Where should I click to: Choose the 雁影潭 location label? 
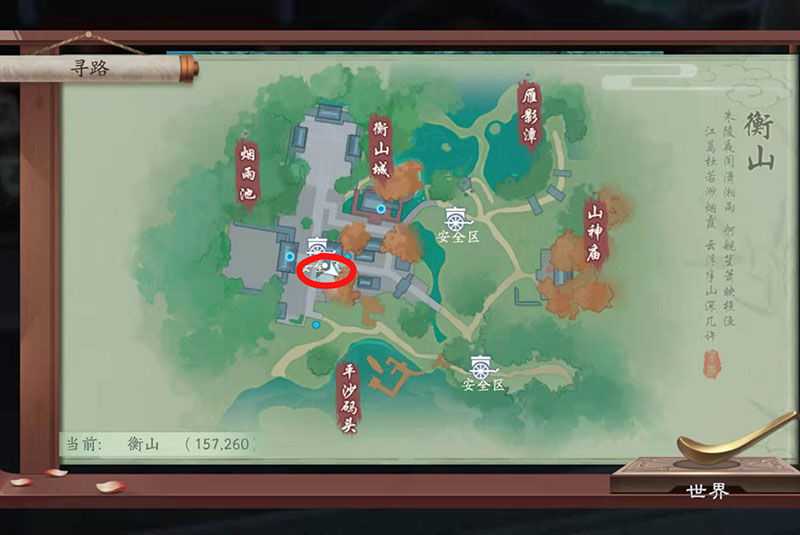(529, 113)
